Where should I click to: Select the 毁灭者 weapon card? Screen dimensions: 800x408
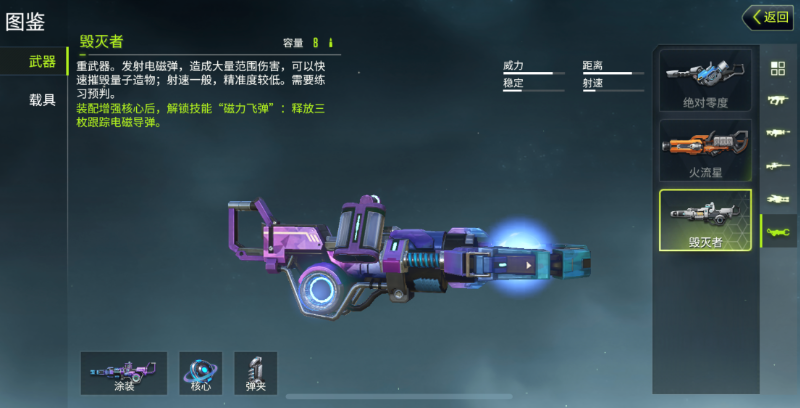[x=705, y=220]
